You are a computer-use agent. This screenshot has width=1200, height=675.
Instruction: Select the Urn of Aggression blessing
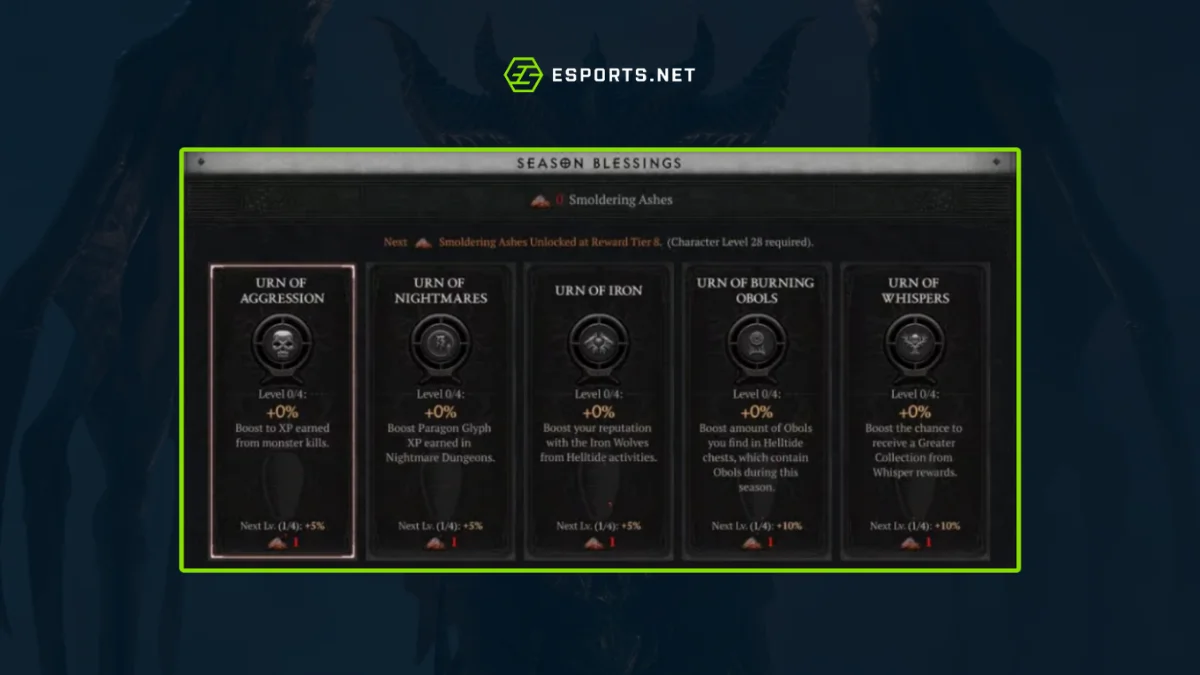(x=282, y=411)
